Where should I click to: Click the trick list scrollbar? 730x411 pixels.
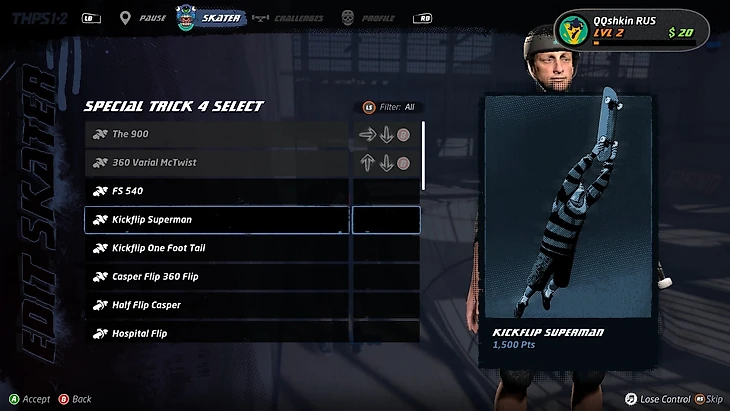424,155
